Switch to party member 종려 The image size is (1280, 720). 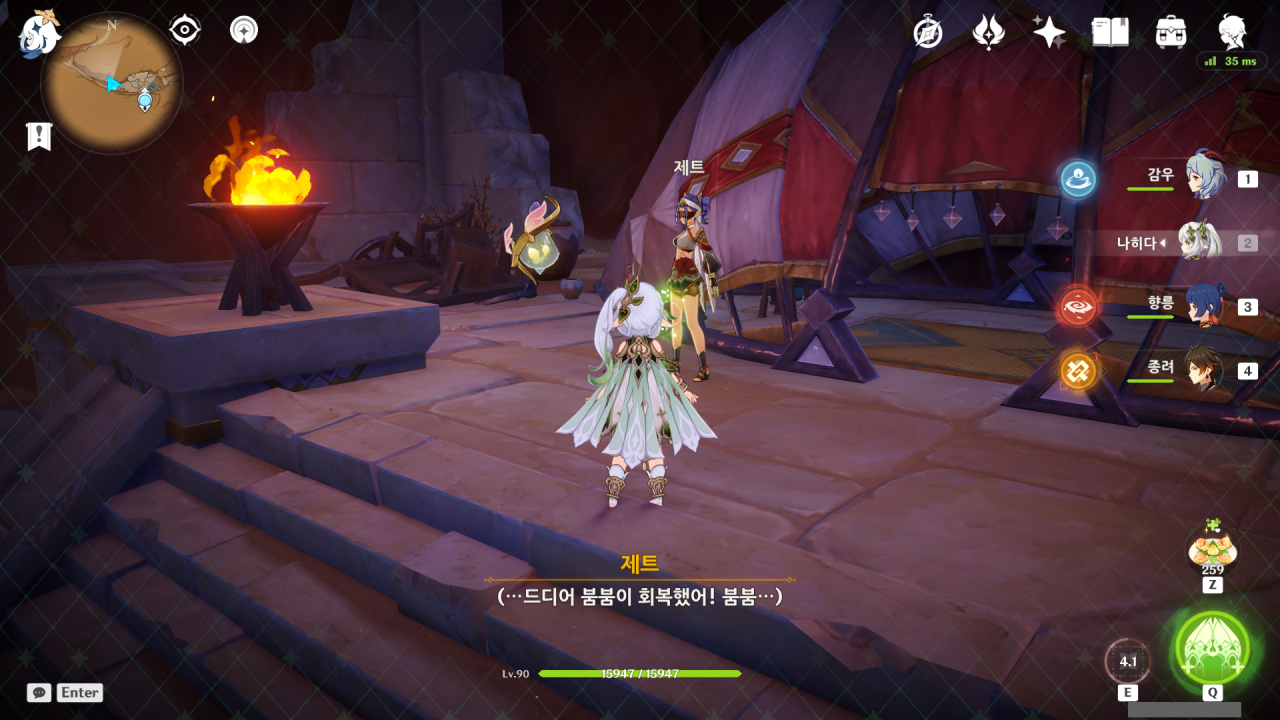[x=1203, y=370]
